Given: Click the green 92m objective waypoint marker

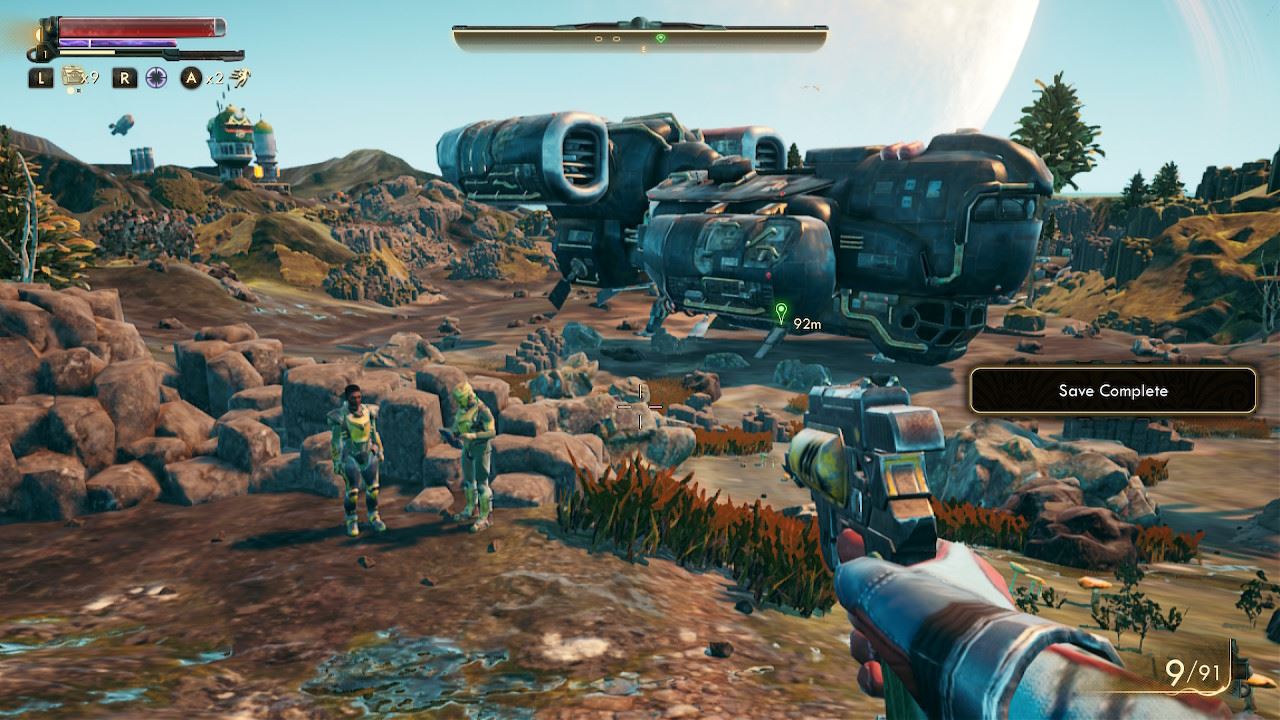Looking at the screenshot, I should (x=781, y=314).
